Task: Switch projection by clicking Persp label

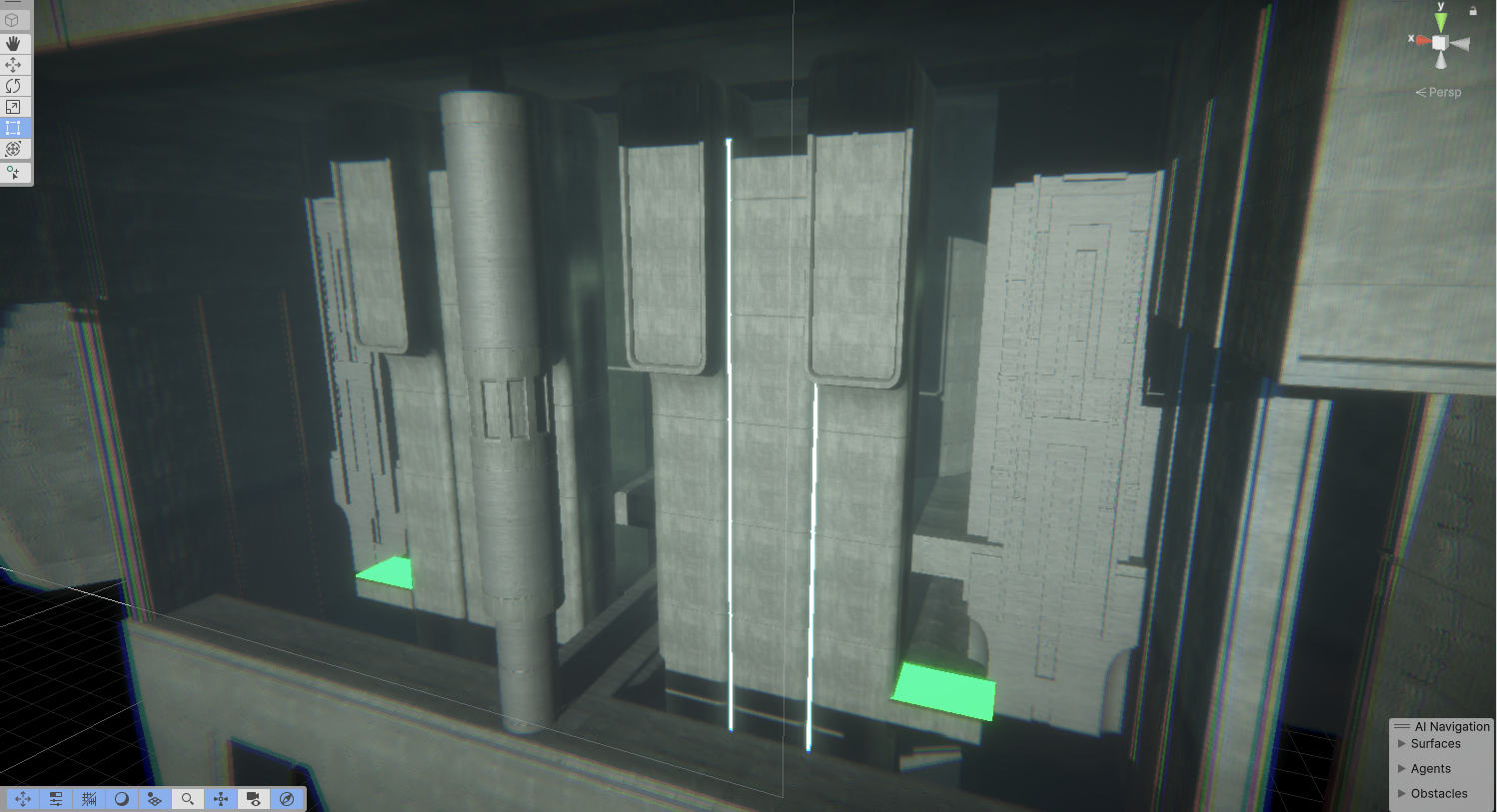Action: 1445,91
